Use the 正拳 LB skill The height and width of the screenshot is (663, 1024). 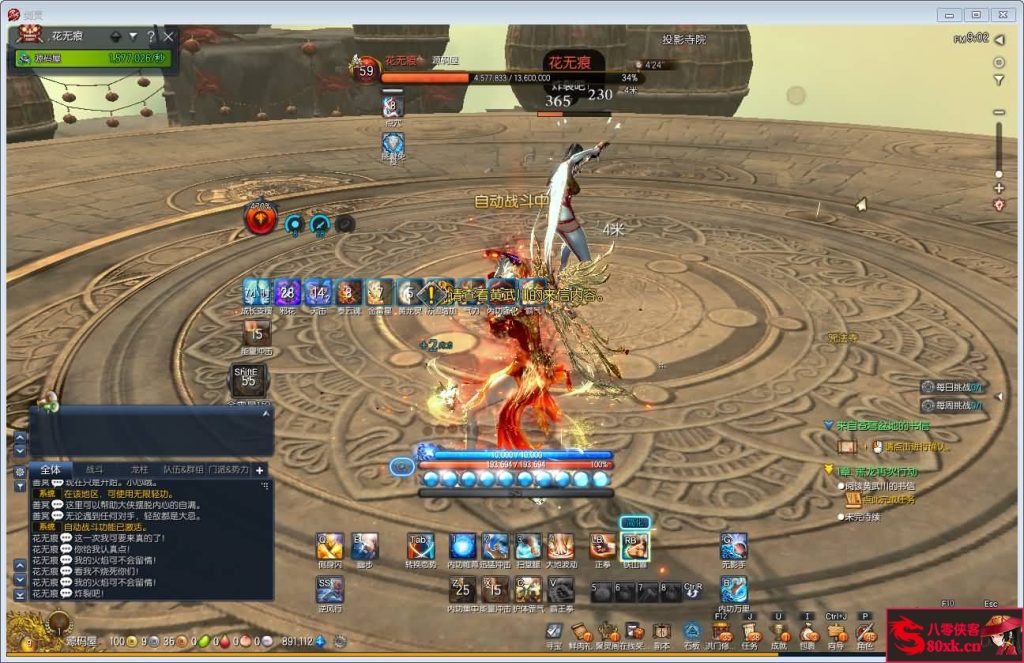click(602, 546)
